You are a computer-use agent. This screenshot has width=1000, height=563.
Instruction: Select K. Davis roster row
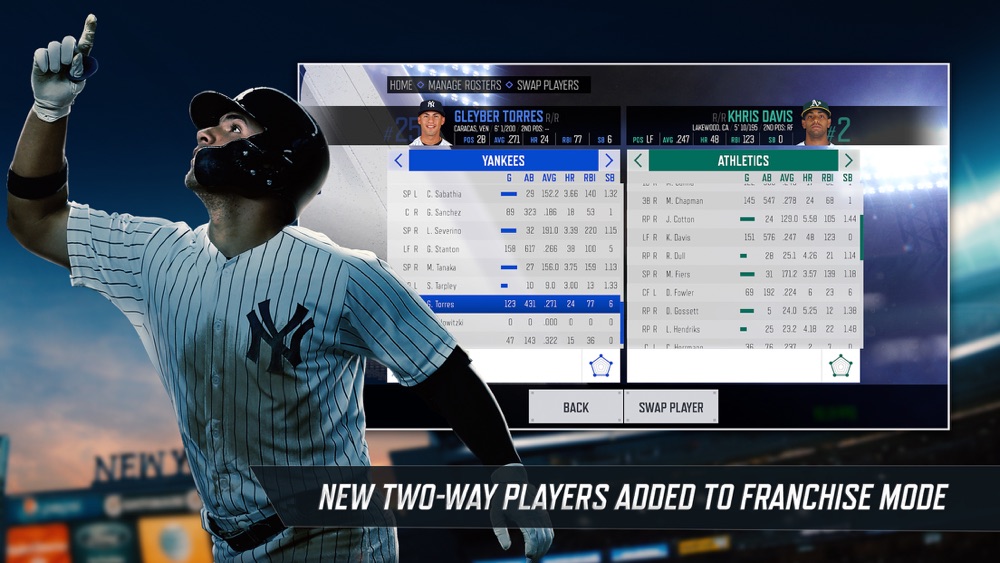pyautogui.click(x=744, y=237)
